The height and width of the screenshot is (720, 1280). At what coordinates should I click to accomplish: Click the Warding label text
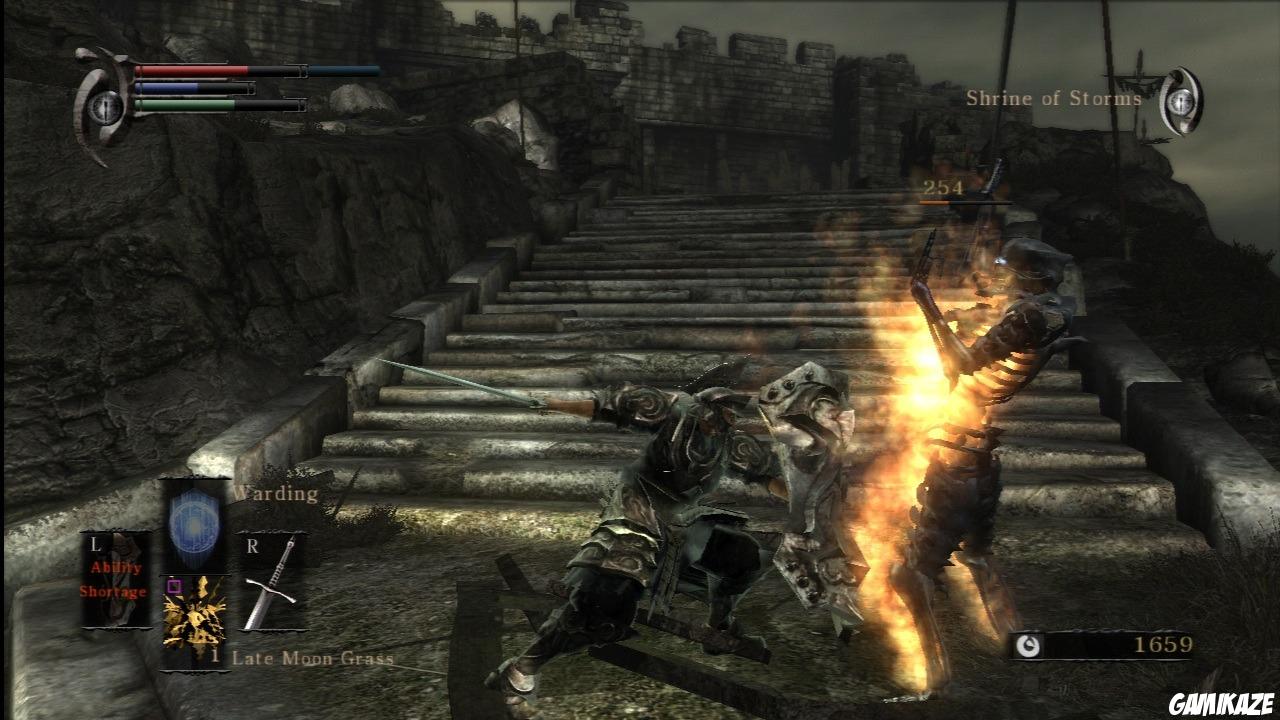[x=274, y=492]
